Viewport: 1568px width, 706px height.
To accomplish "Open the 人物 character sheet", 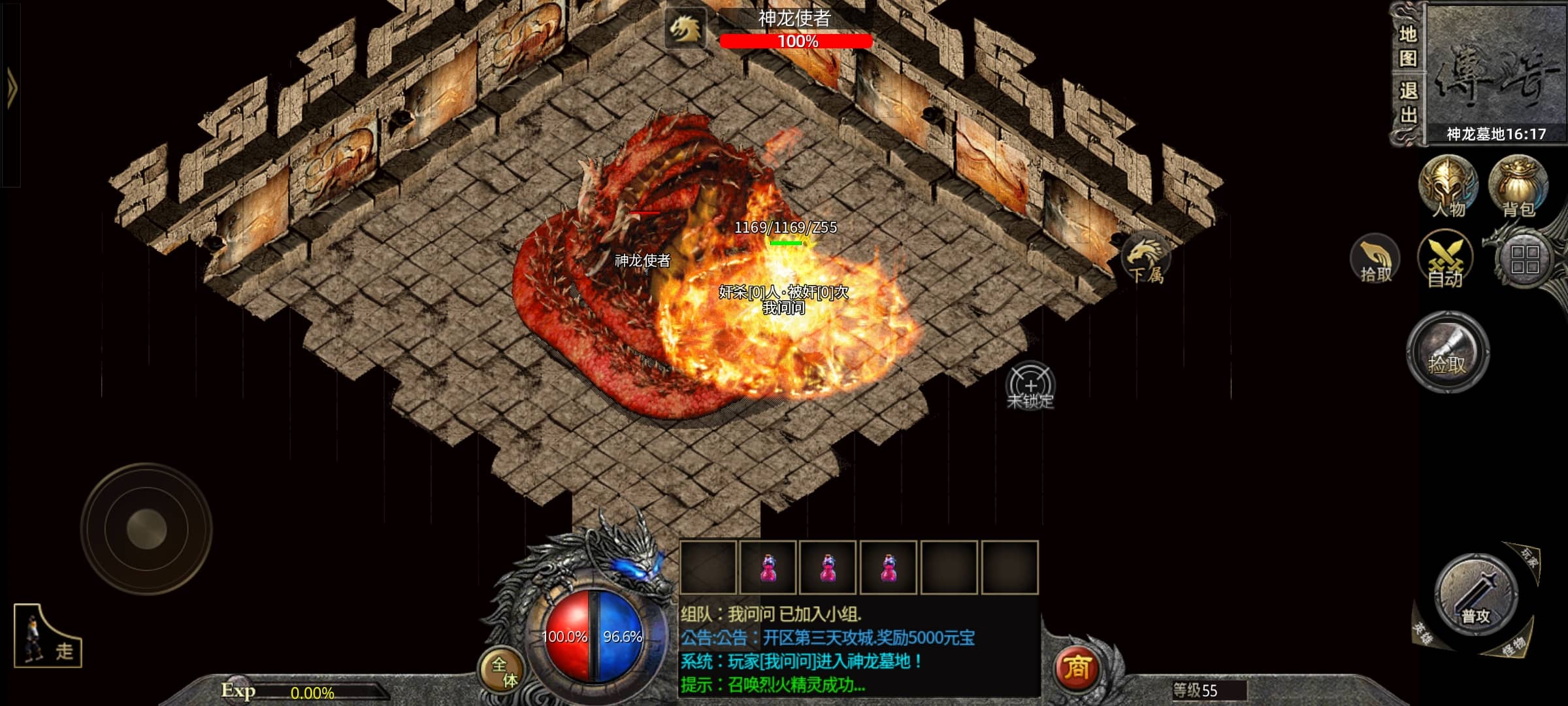I will click(x=1448, y=187).
